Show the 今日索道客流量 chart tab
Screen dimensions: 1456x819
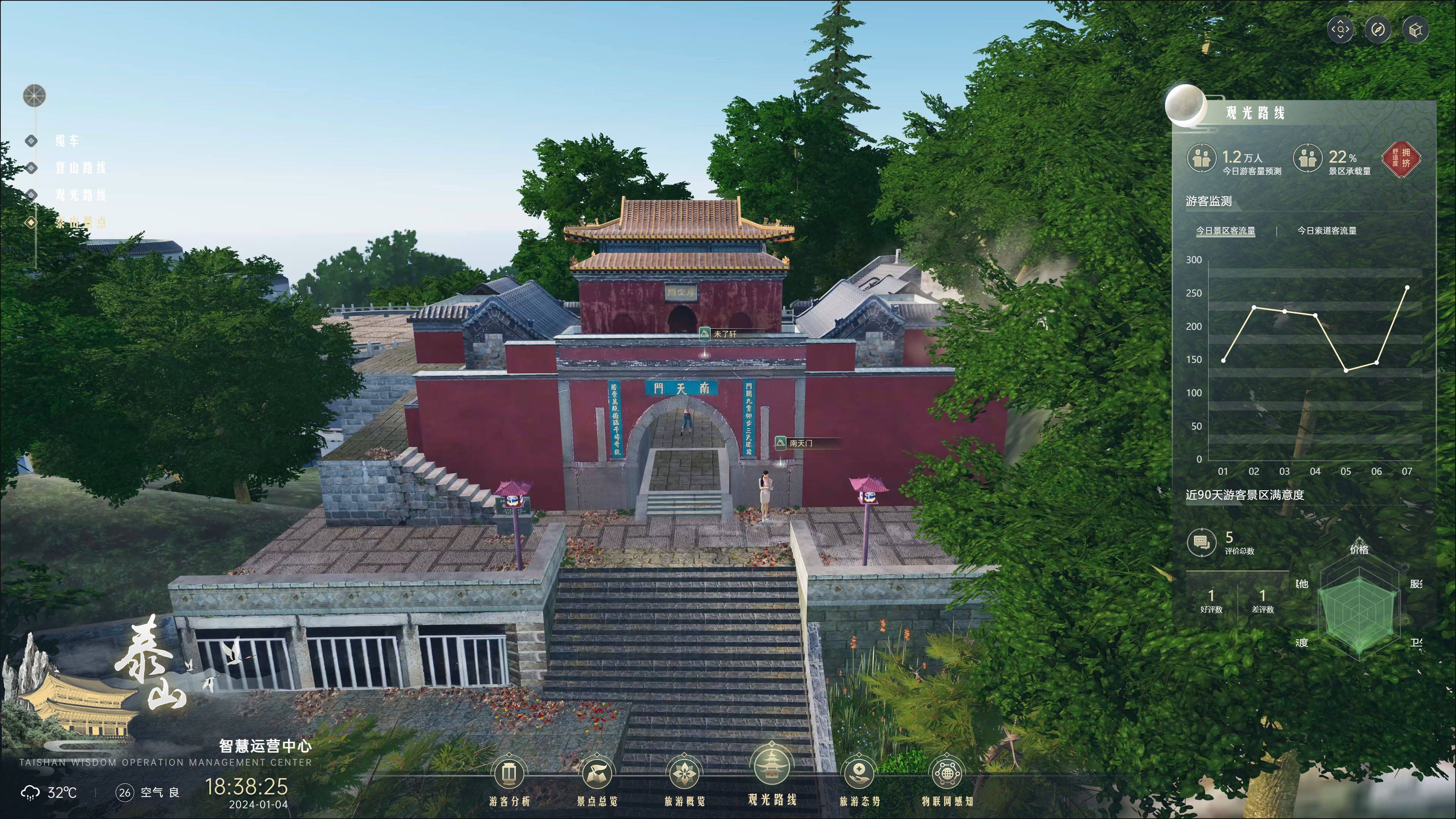[x=1327, y=231]
